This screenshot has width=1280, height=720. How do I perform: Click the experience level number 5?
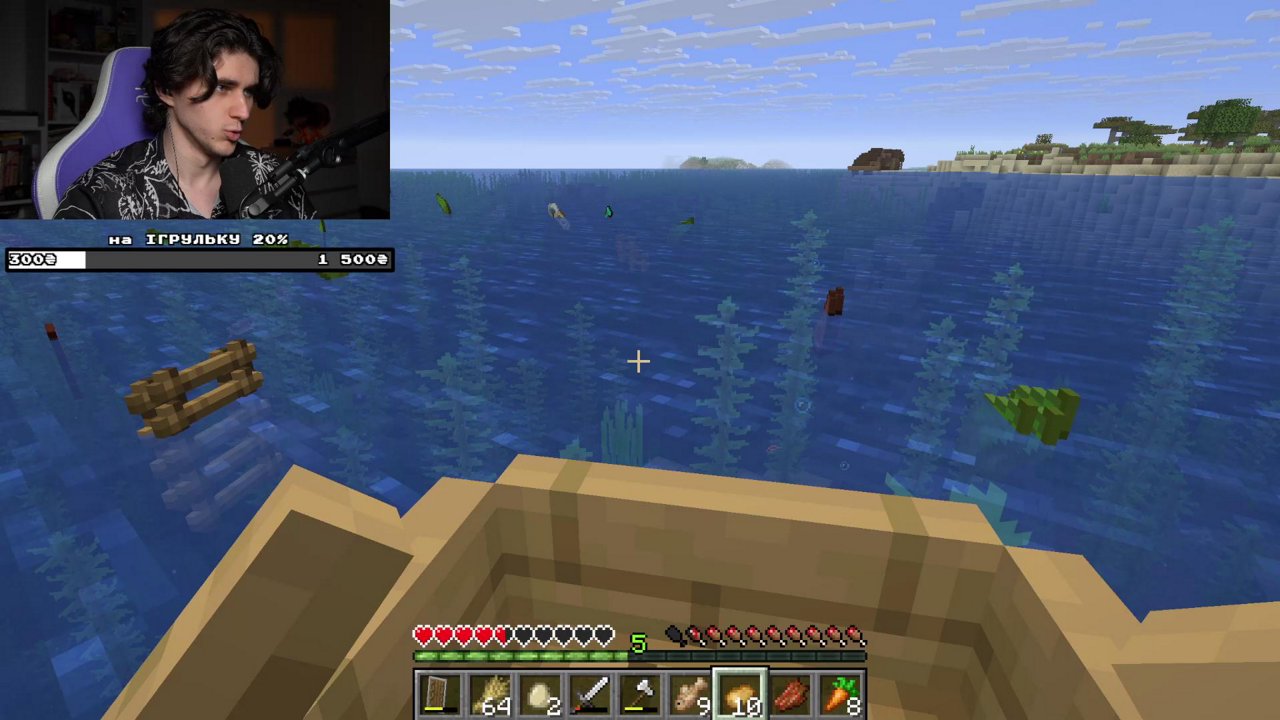[637, 645]
